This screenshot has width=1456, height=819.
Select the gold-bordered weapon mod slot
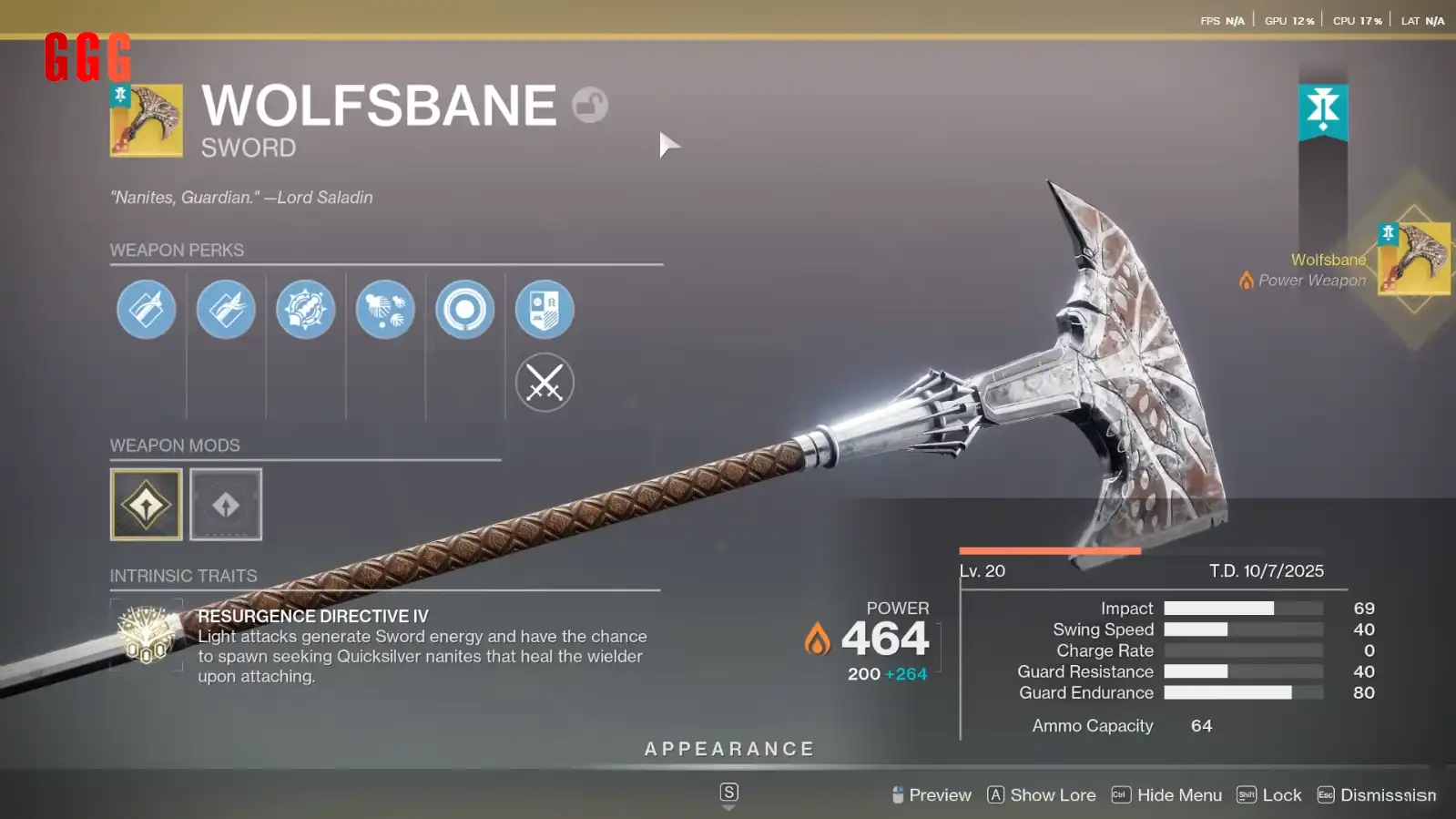coord(147,505)
